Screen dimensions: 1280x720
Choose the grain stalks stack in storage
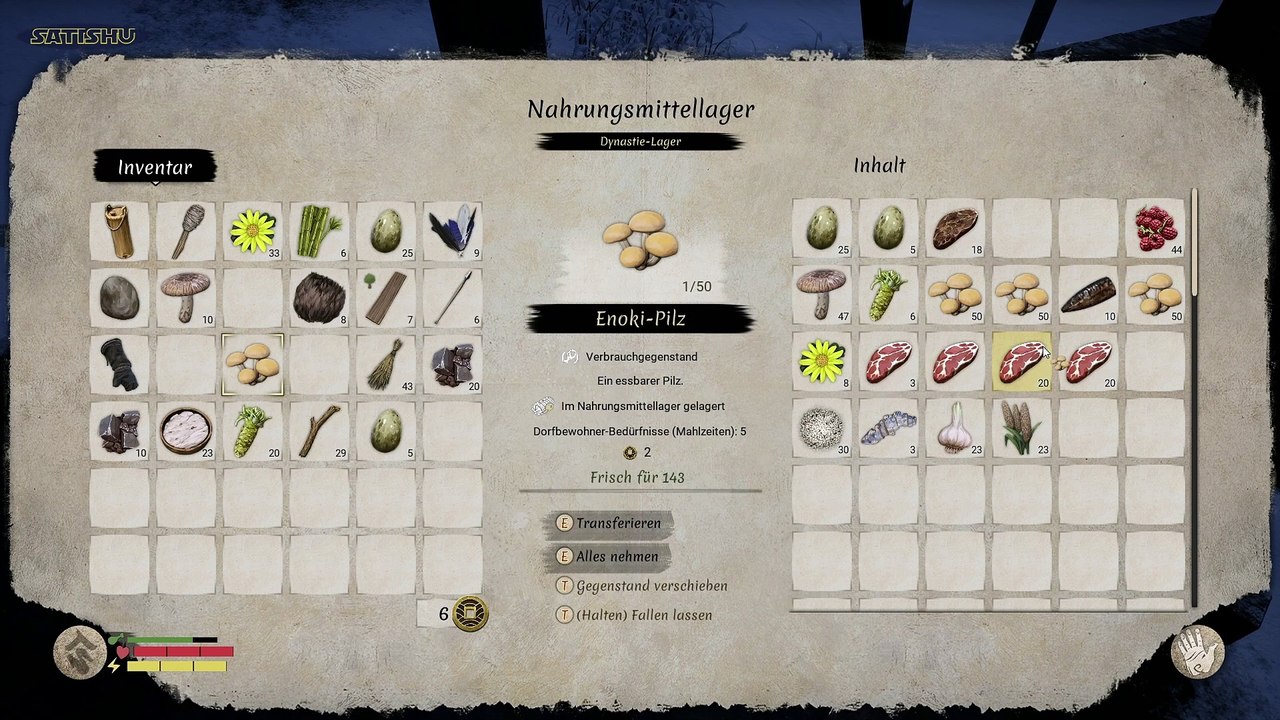1021,428
